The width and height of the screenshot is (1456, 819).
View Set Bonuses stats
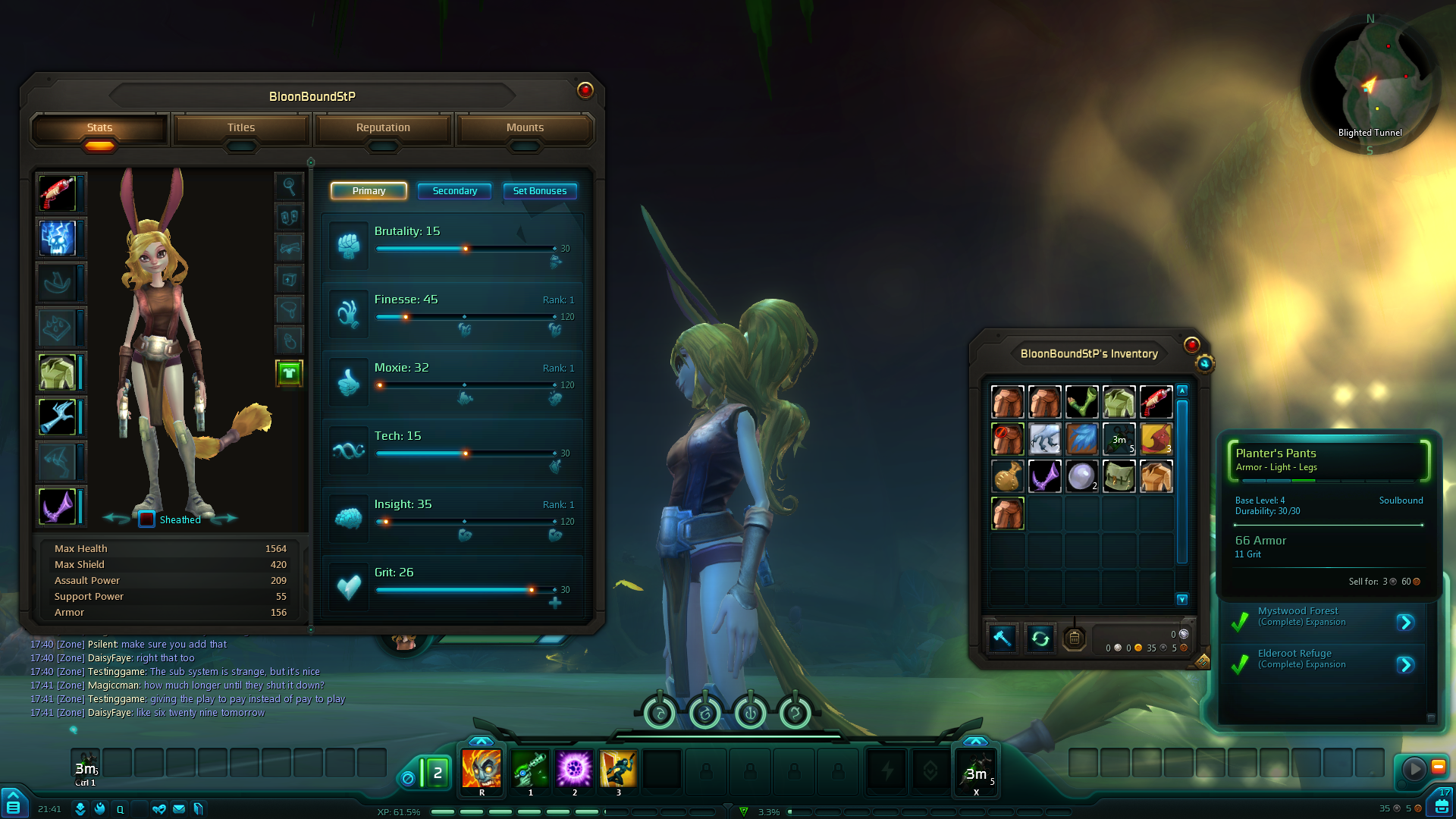click(x=539, y=191)
